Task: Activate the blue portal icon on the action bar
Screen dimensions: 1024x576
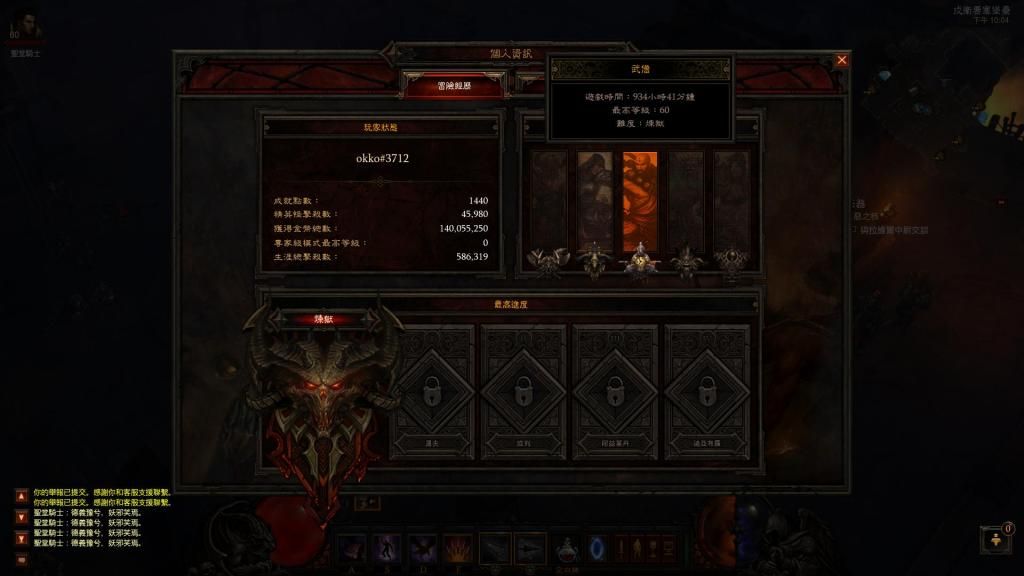Action: coord(597,548)
